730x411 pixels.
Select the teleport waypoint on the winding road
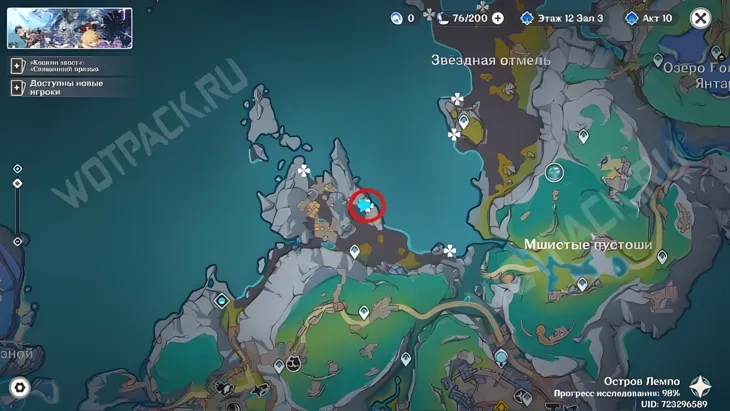[364, 313]
